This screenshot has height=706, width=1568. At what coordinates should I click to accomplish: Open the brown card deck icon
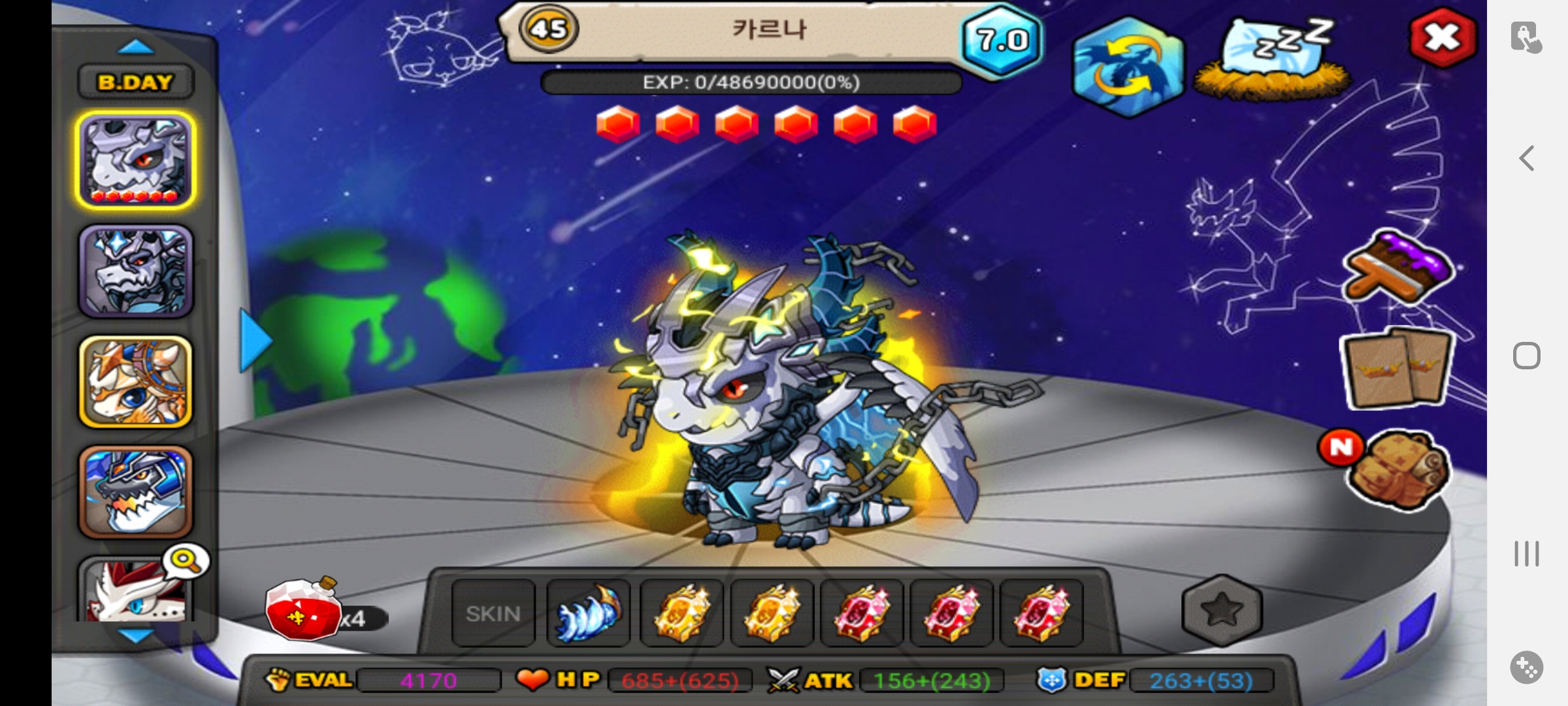point(1397,368)
